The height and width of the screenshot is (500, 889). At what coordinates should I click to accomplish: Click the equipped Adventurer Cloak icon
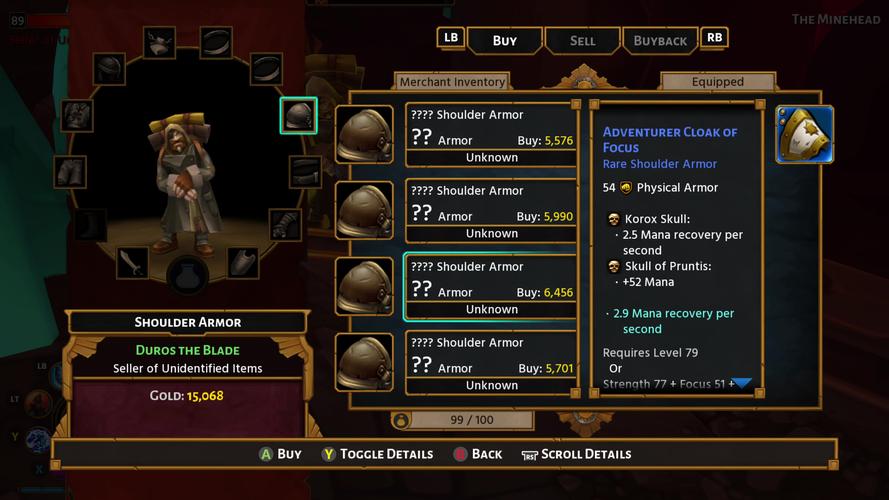point(804,135)
